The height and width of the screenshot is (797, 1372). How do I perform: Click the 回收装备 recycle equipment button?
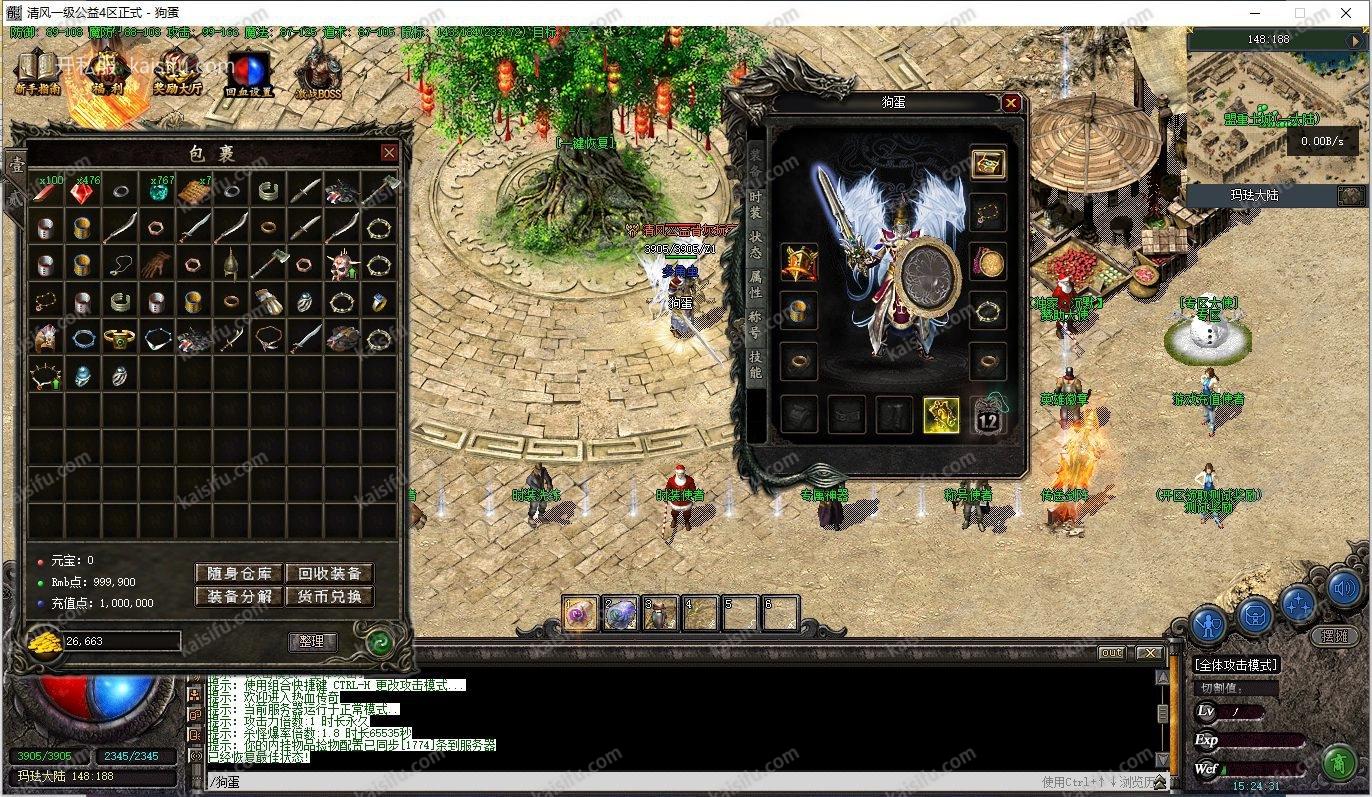[x=329, y=573]
